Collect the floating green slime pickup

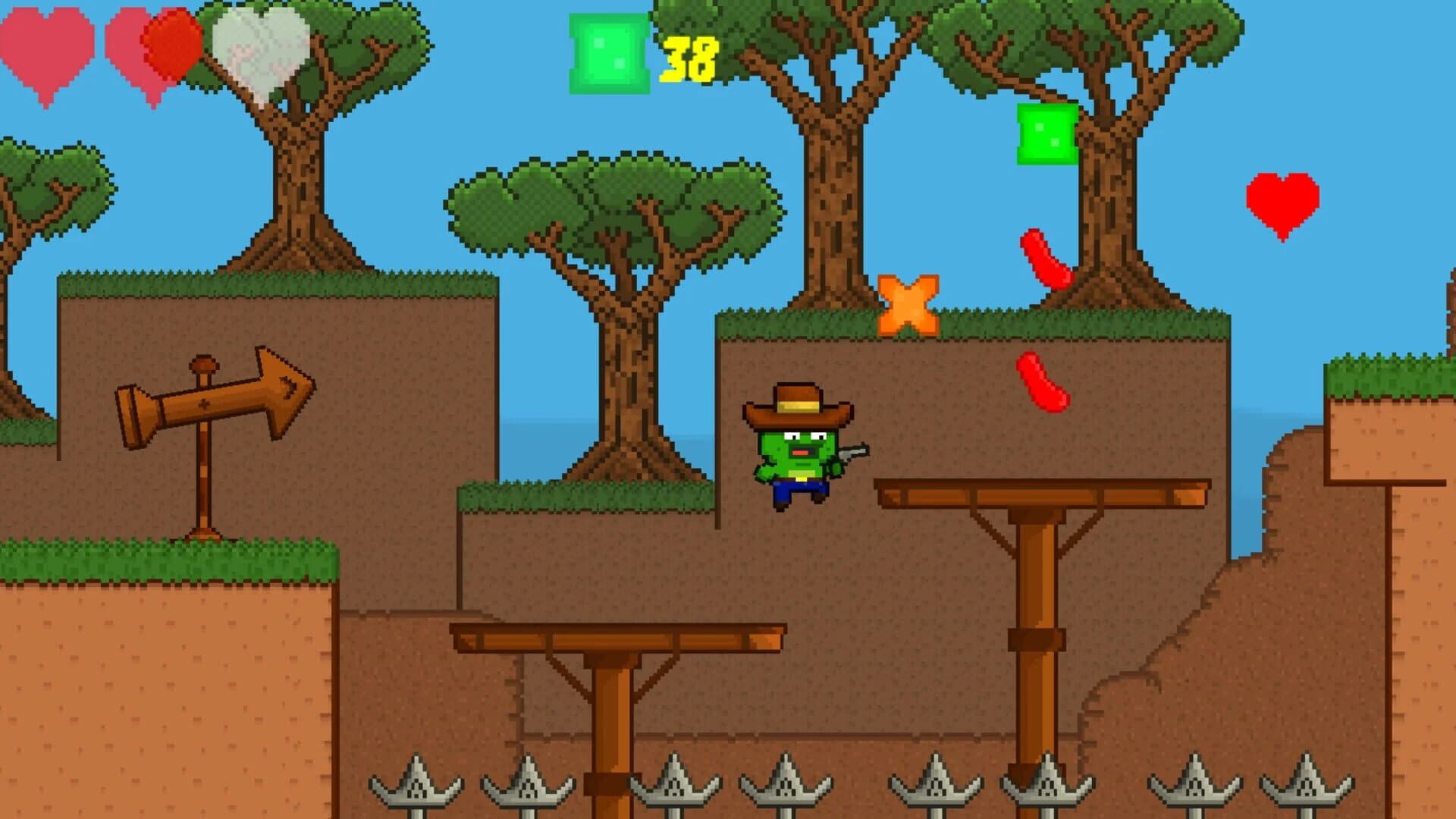point(1045,133)
